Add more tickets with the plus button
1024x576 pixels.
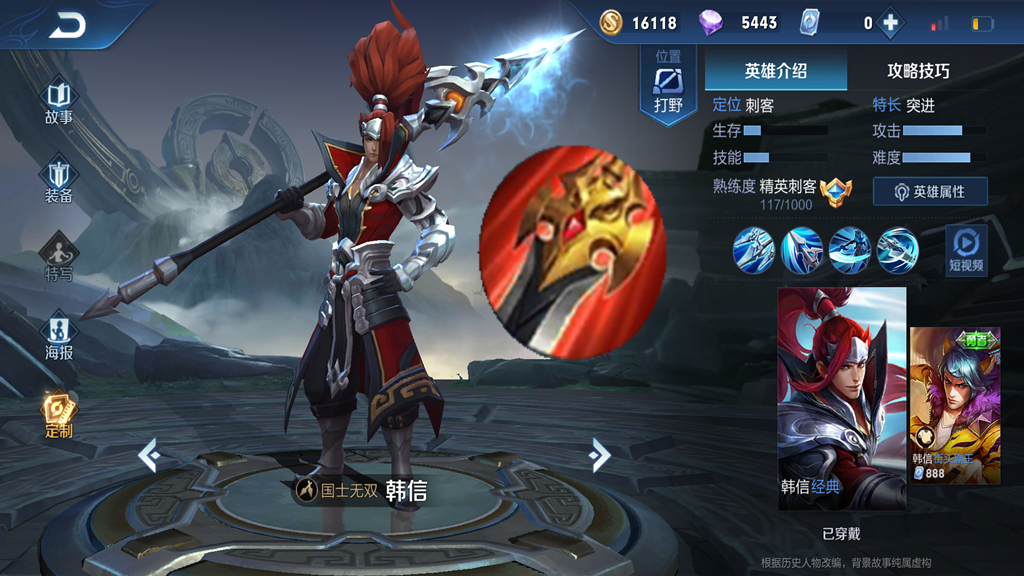[x=889, y=23]
